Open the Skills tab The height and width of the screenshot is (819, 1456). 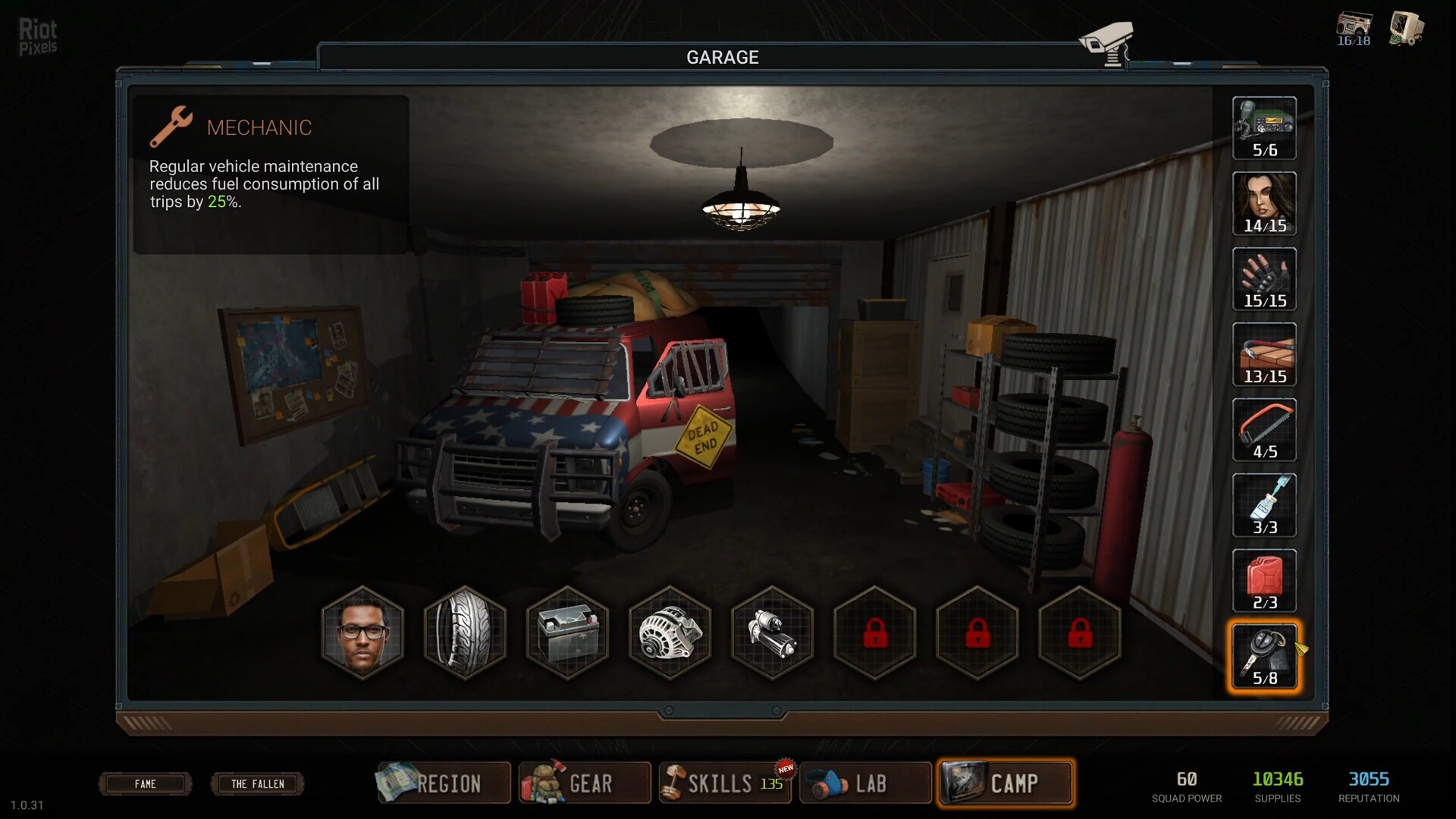pyautogui.click(x=723, y=783)
